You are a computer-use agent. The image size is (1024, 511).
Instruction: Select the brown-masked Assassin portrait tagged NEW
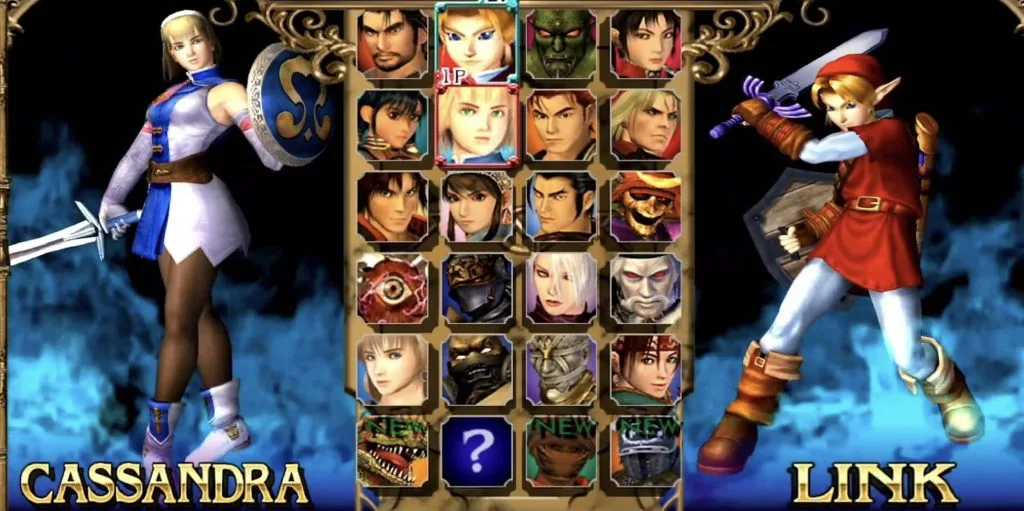coord(561,452)
